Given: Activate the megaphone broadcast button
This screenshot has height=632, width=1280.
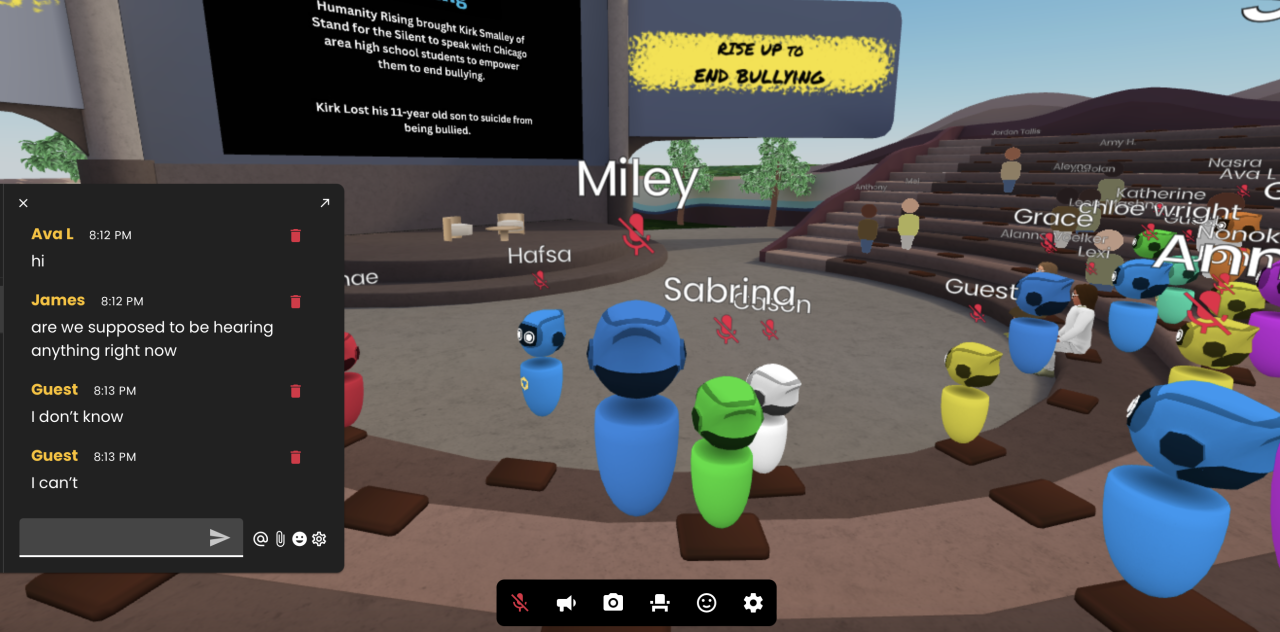Looking at the screenshot, I should pos(566,603).
